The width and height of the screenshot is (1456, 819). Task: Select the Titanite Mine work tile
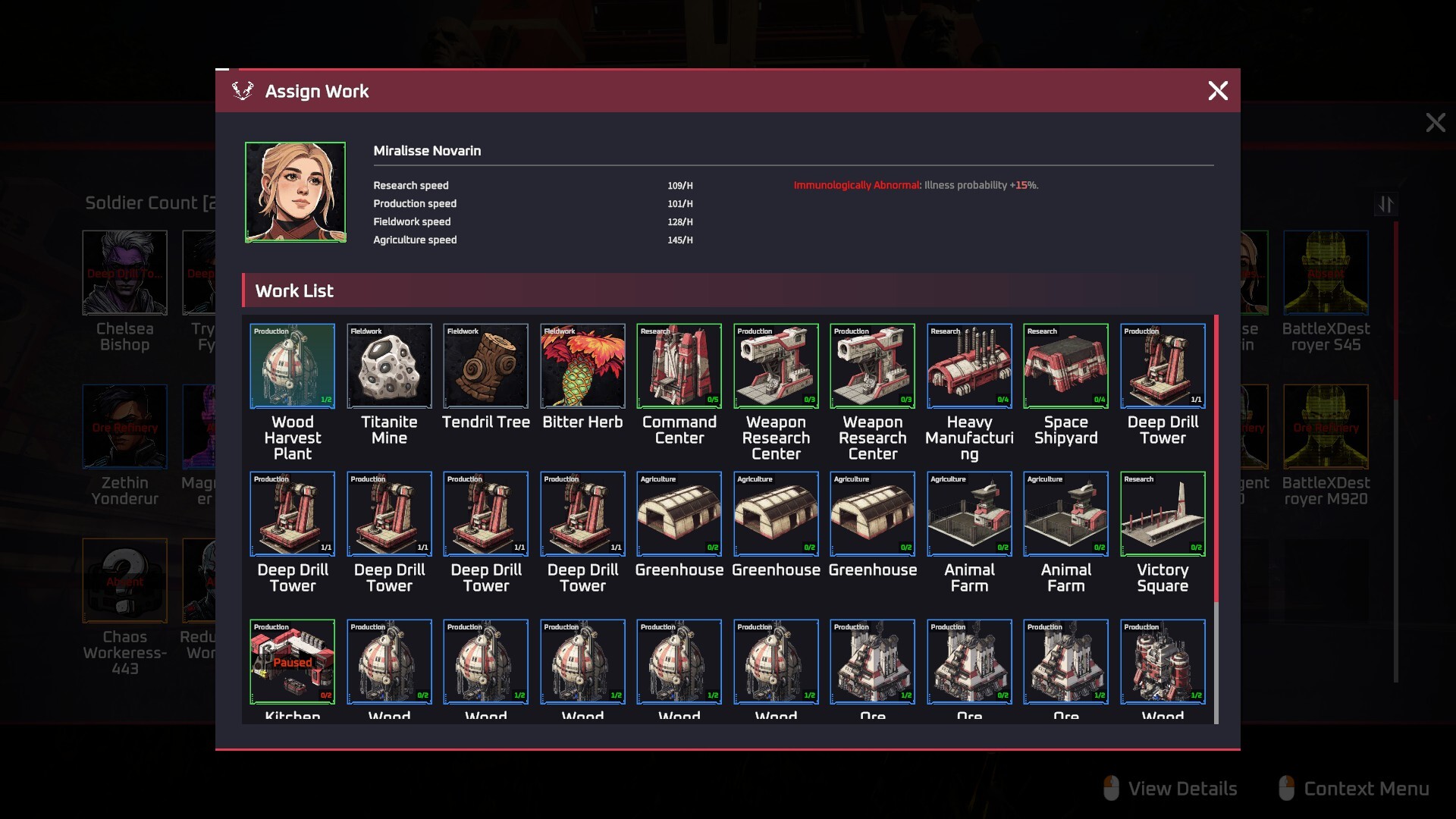click(x=389, y=366)
